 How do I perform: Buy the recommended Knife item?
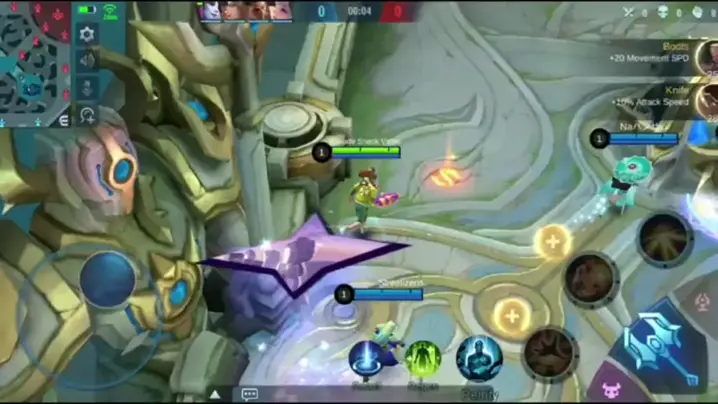tap(706, 98)
